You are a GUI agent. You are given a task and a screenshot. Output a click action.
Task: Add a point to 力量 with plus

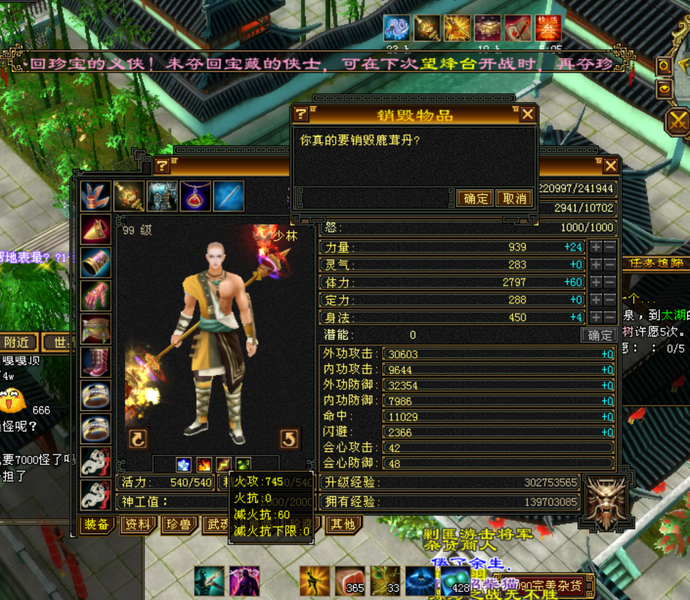(x=595, y=247)
